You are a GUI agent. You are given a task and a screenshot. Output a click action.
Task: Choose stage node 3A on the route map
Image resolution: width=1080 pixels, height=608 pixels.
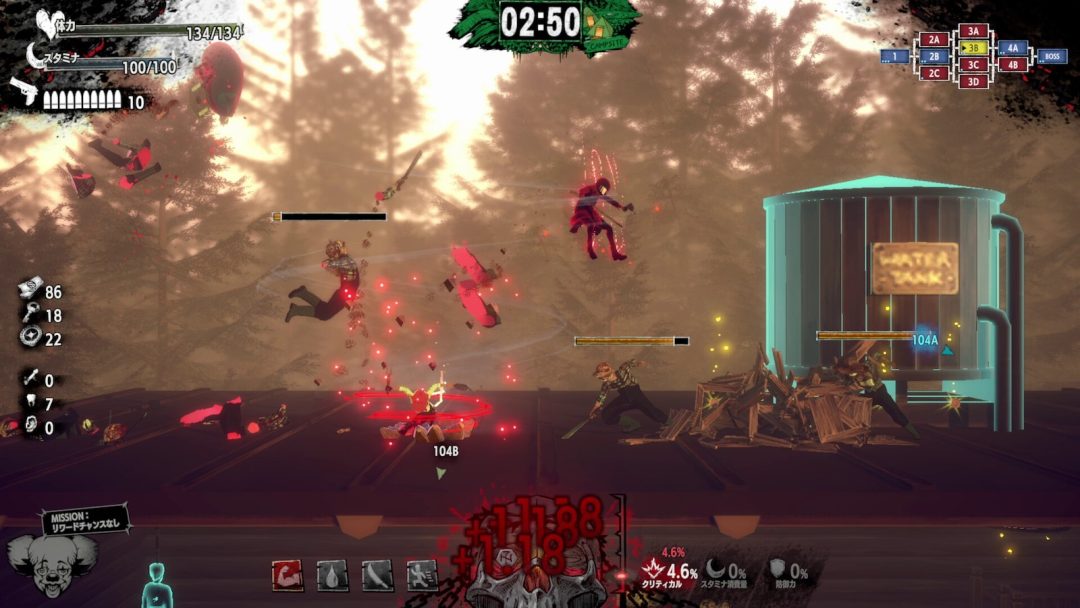pos(973,31)
